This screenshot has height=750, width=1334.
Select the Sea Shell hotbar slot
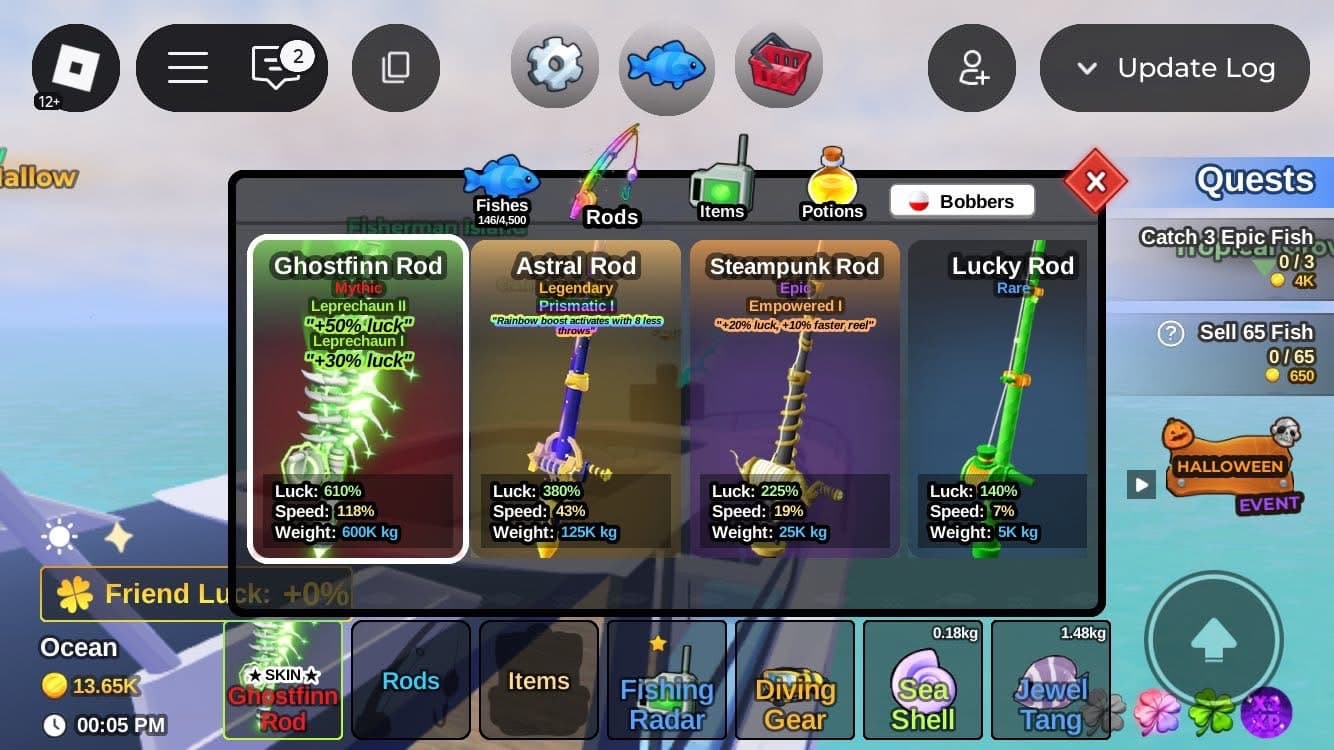(x=923, y=680)
